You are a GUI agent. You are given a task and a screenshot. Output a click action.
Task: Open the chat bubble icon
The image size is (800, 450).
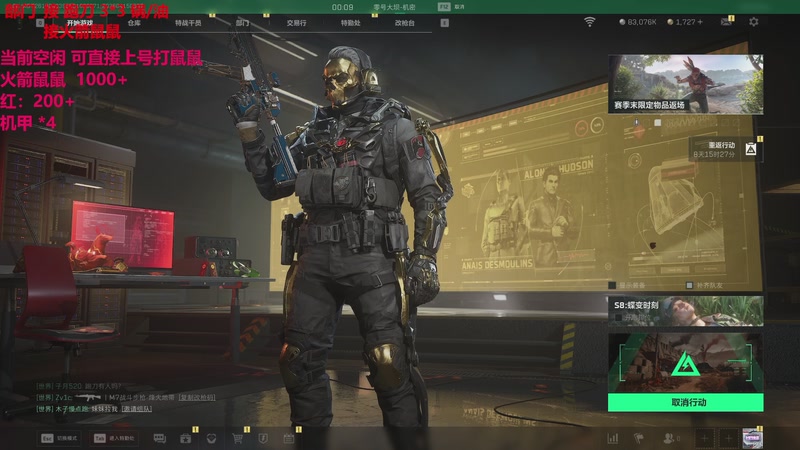pos(160,438)
